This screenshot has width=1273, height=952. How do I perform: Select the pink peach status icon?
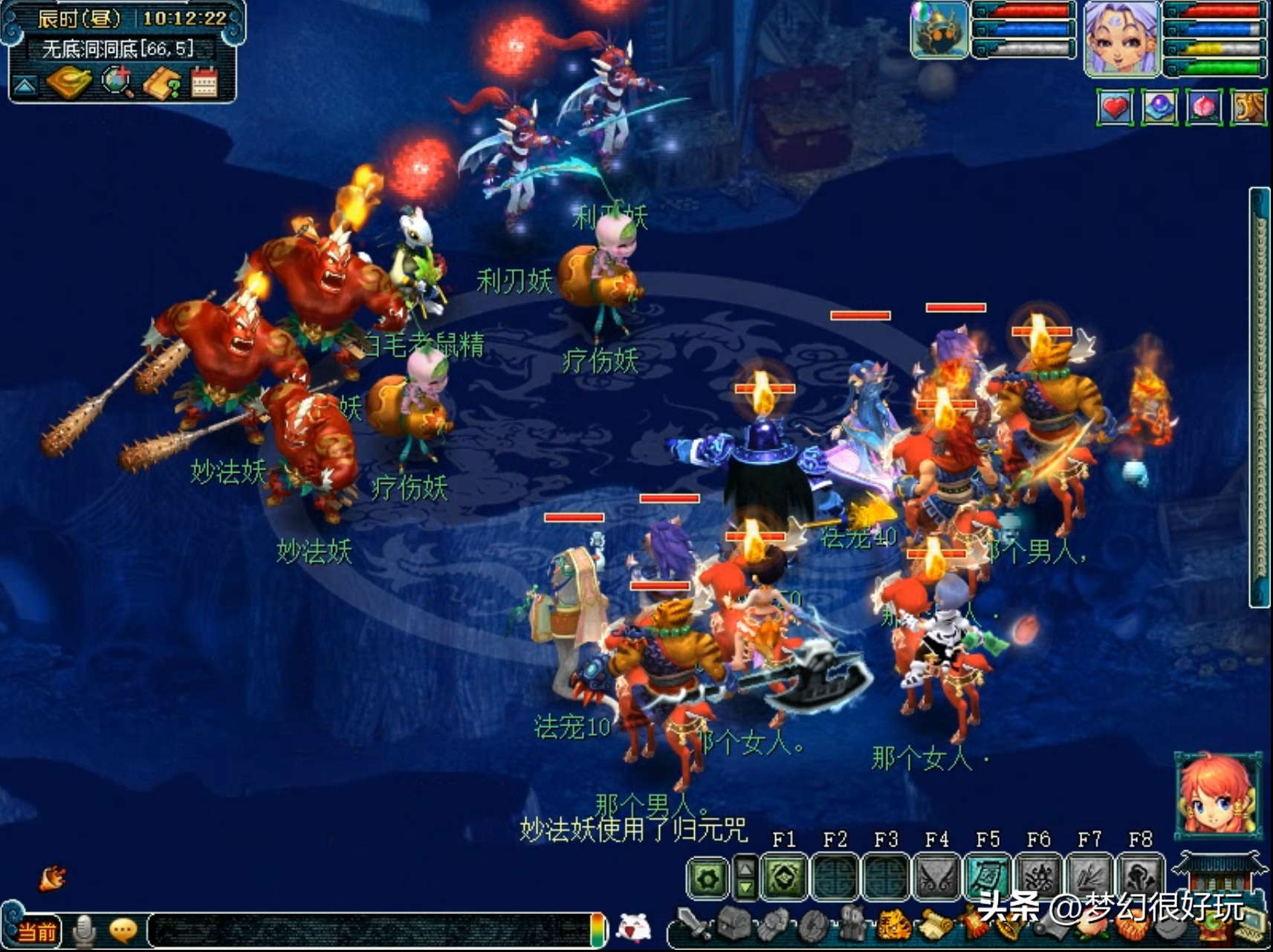1204,108
